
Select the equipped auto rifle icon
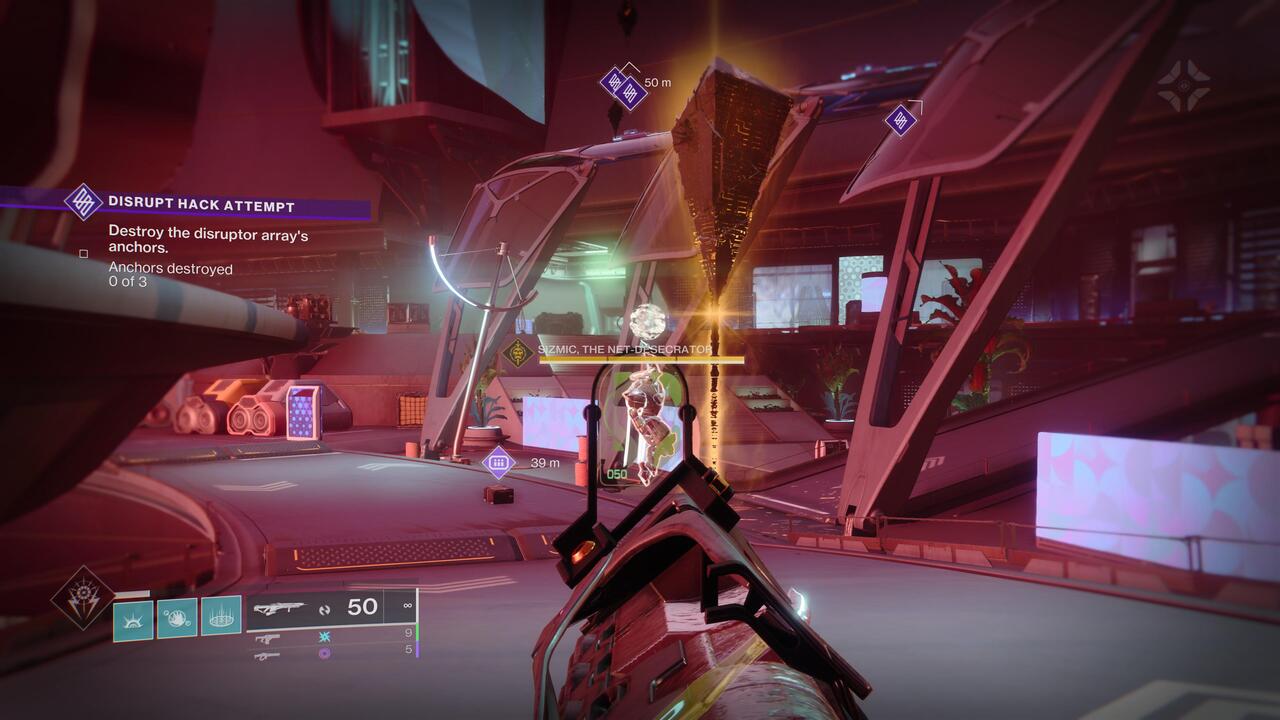pyautogui.click(x=280, y=606)
